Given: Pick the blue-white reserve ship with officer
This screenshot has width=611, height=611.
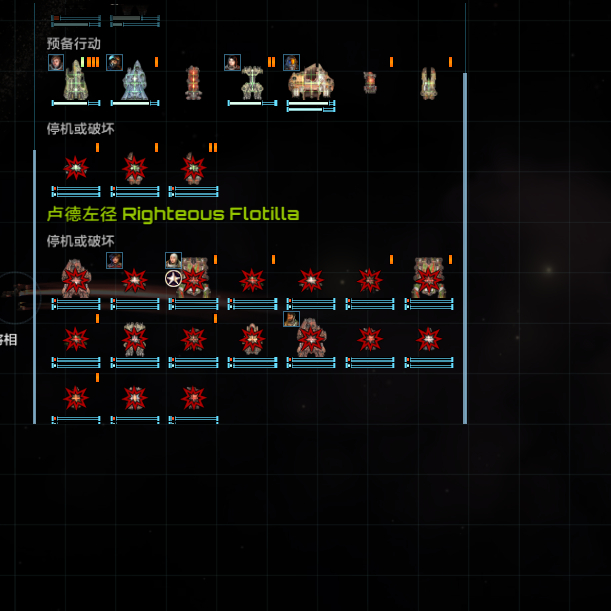Looking at the screenshot, I should point(135,81).
